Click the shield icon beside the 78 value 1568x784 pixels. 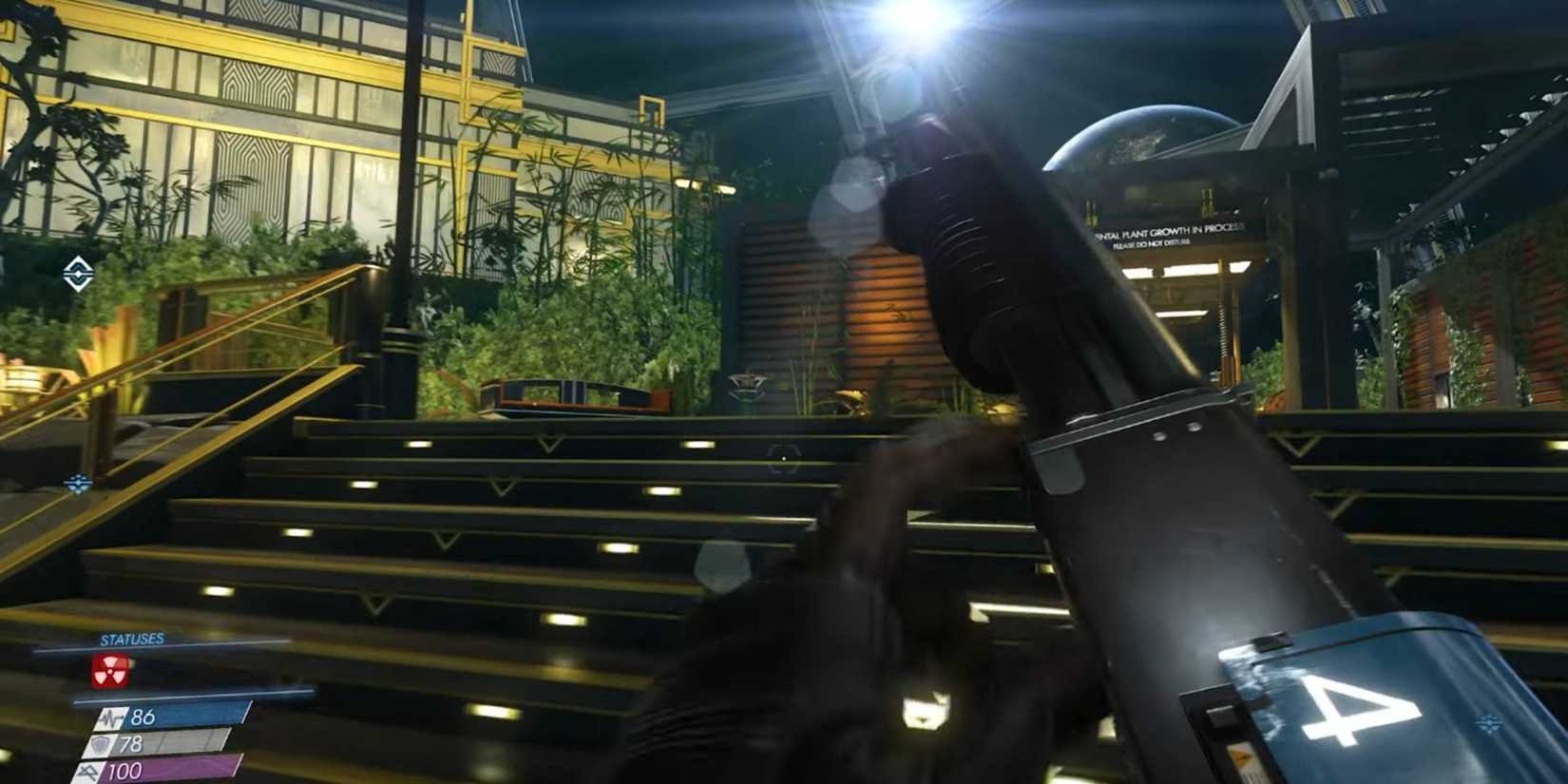(99, 745)
